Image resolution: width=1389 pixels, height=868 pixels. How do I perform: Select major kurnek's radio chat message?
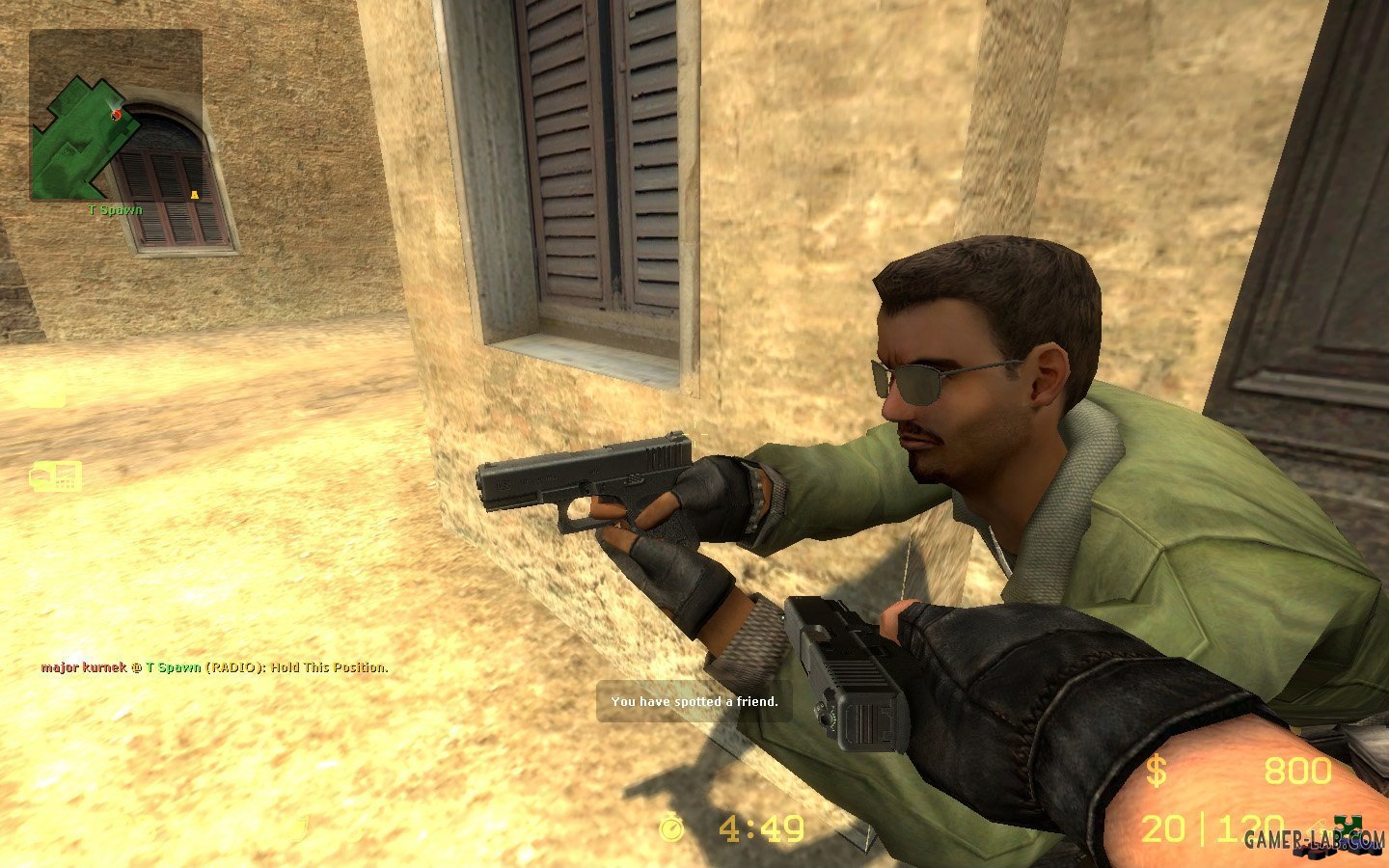[x=214, y=667]
